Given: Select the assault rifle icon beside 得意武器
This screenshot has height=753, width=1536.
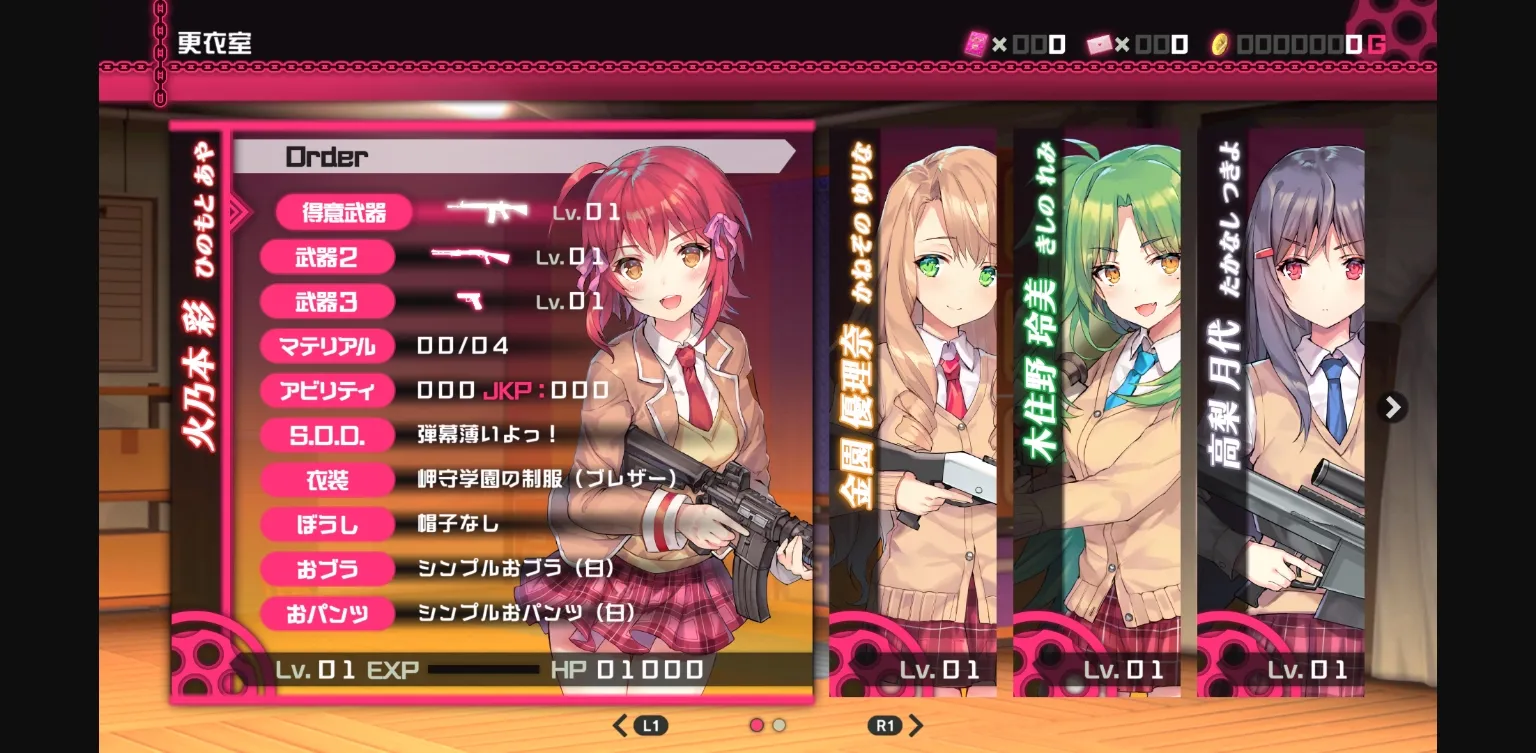Looking at the screenshot, I should click(487, 211).
